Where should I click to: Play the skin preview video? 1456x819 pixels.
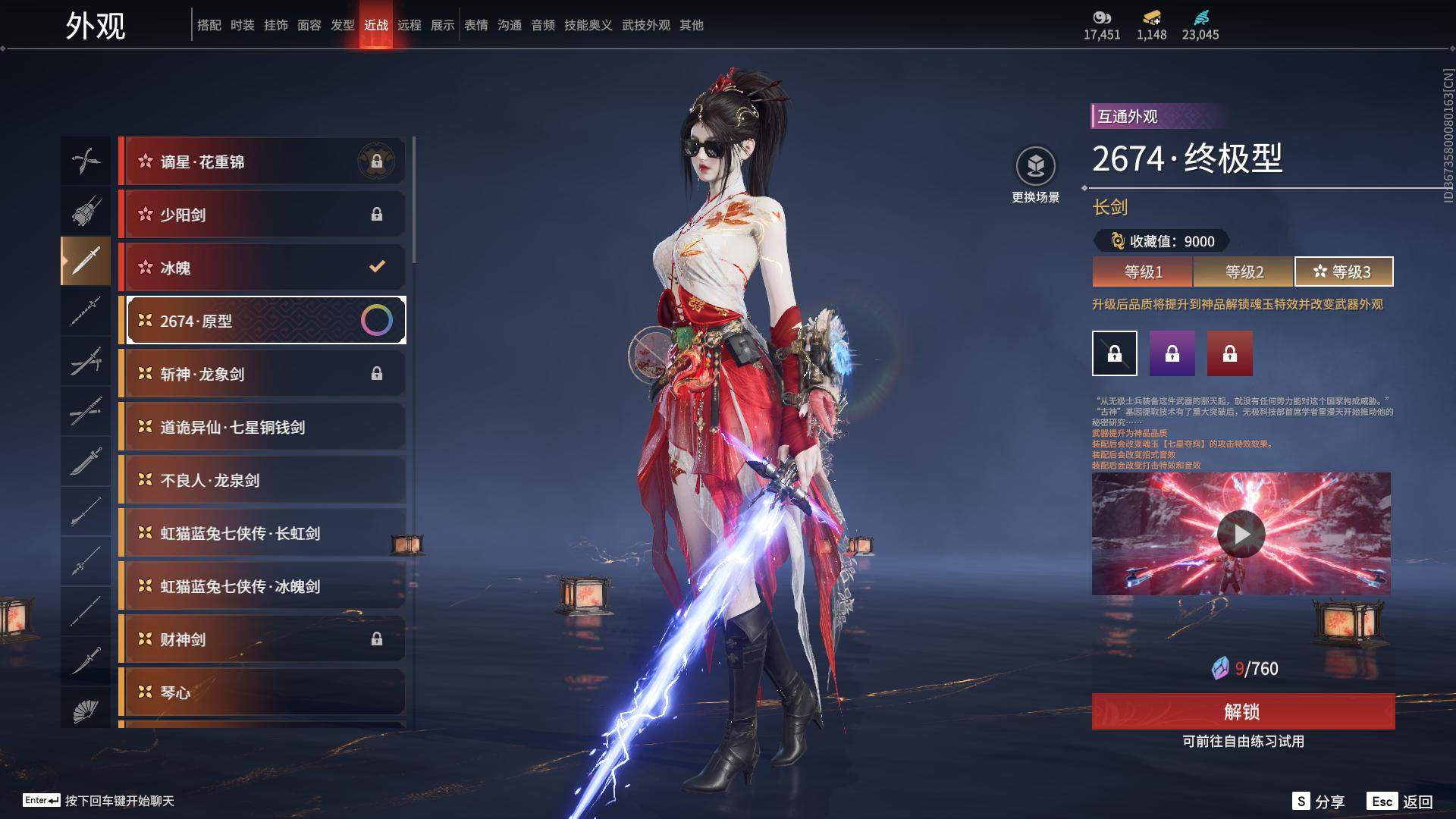pos(1241,534)
